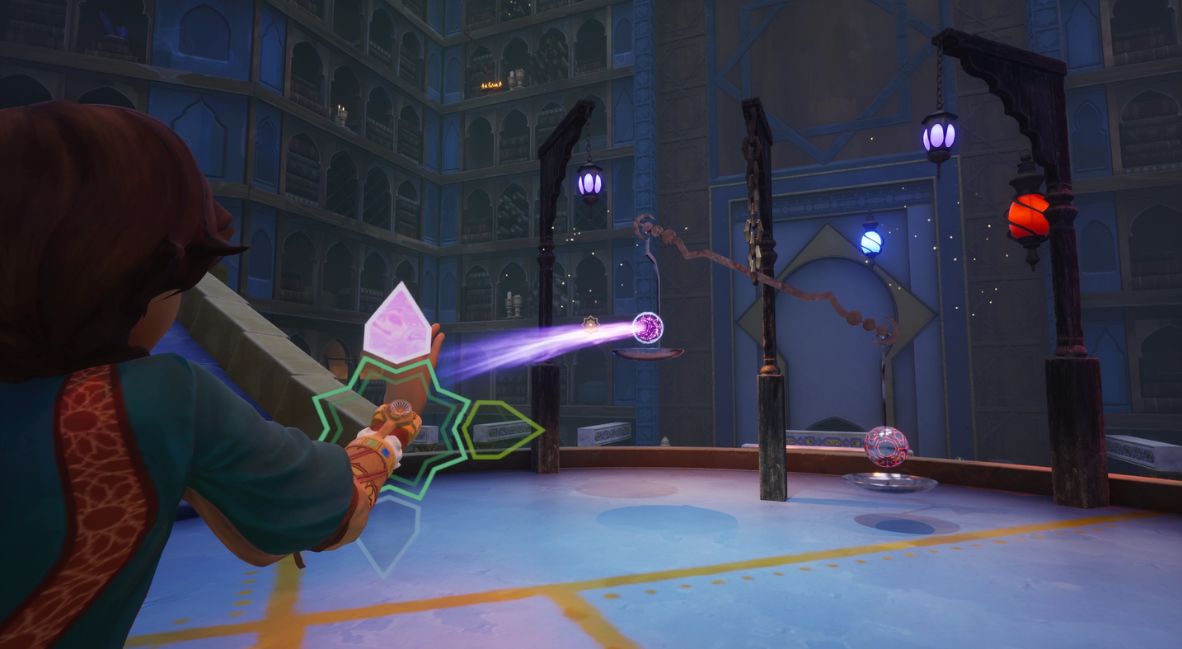This screenshot has width=1182, height=649.
Task: Click the green star spell wheel center
Action: [x=392, y=431]
